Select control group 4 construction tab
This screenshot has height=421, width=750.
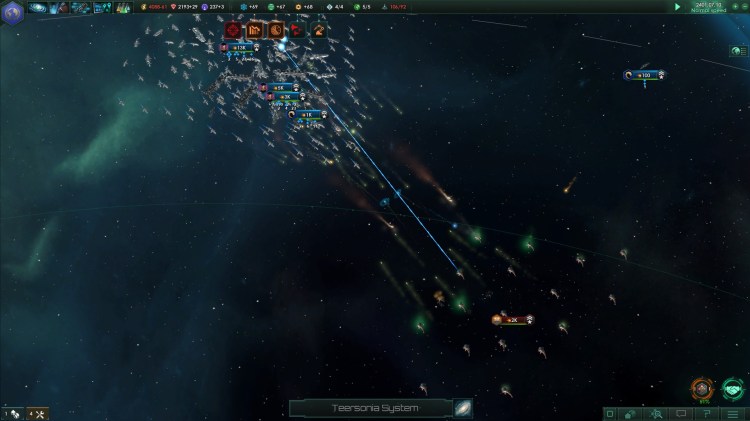click(x=37, y=413)
